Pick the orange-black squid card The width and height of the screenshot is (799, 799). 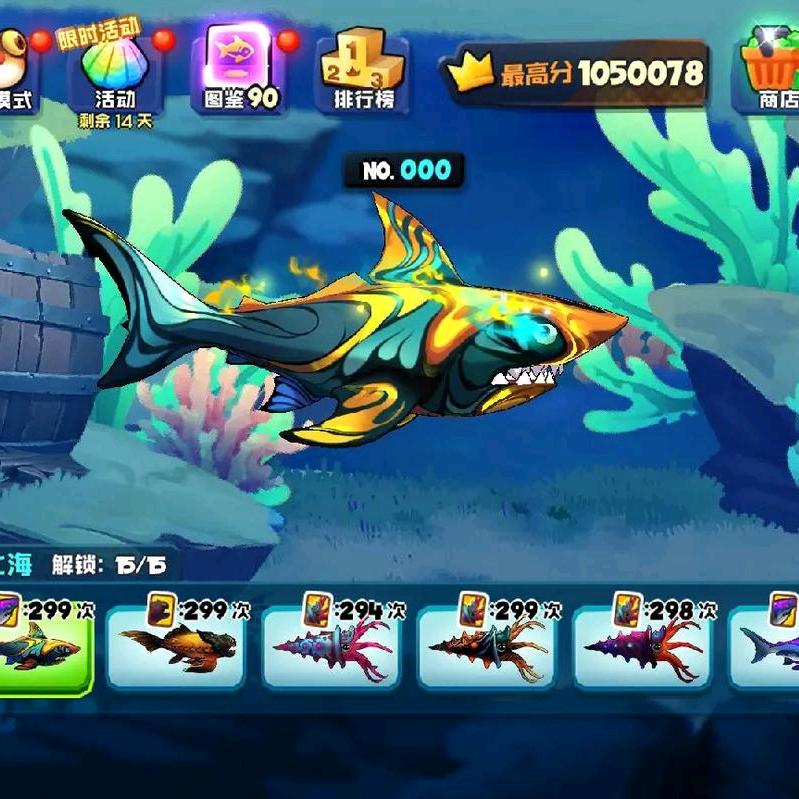tap(487, 645)
